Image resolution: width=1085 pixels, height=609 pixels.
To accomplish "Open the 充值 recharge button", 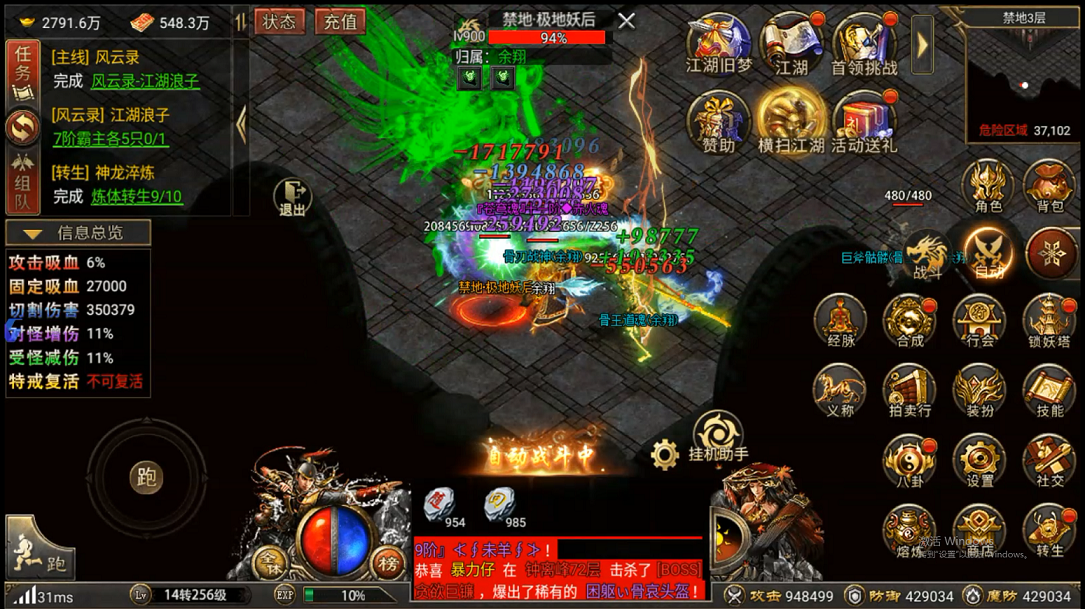I will click(340, 21).
